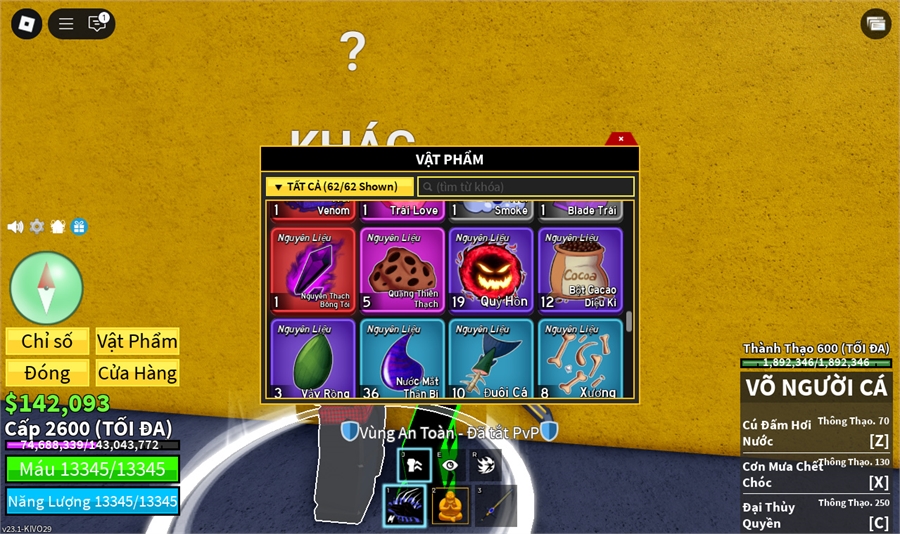Viewport: 900px width, 534px height.
Task: Close the Vật Phẩm inventory window
Action: click(x=621, y=139)
